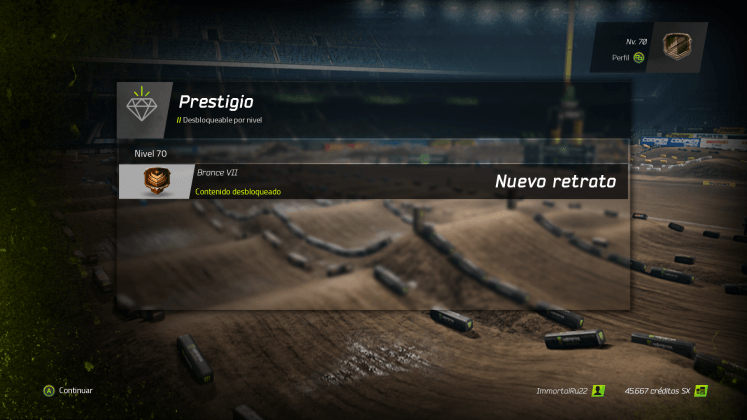The width and height of the screenshot is (747, 420).
Task: Click the Continuar label
Action: 75,390
